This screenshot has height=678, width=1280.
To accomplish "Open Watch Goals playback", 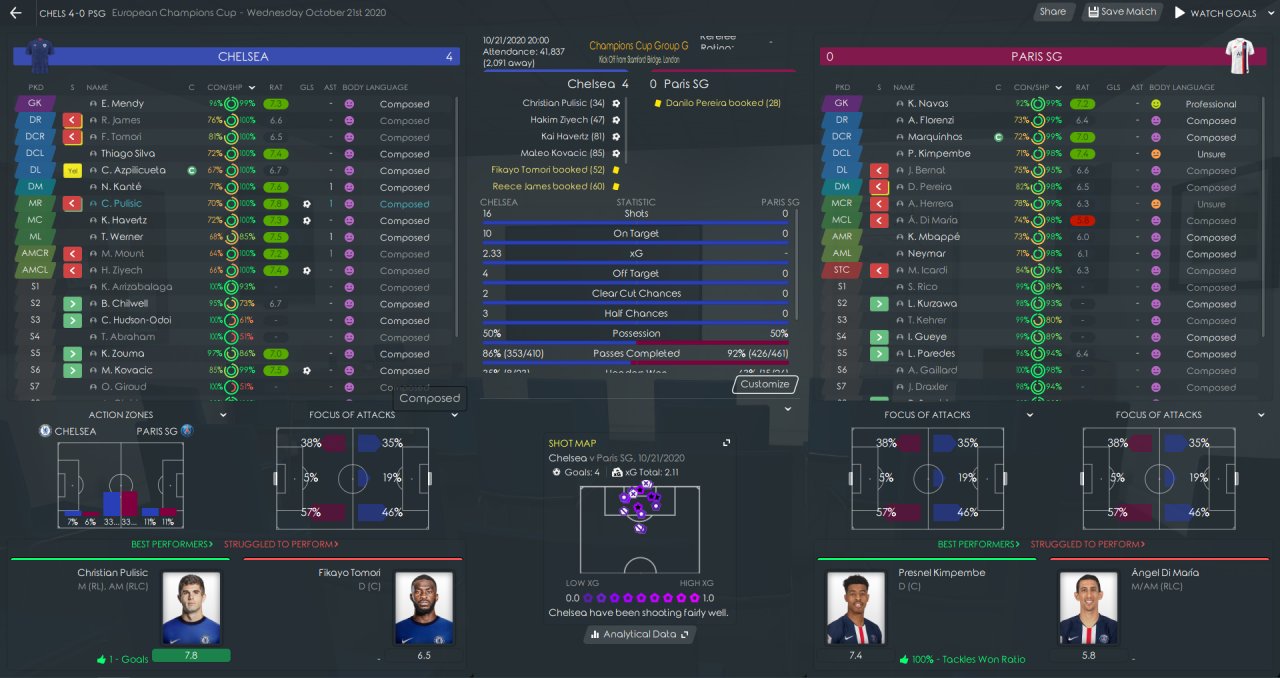I will click(1216, 13).
